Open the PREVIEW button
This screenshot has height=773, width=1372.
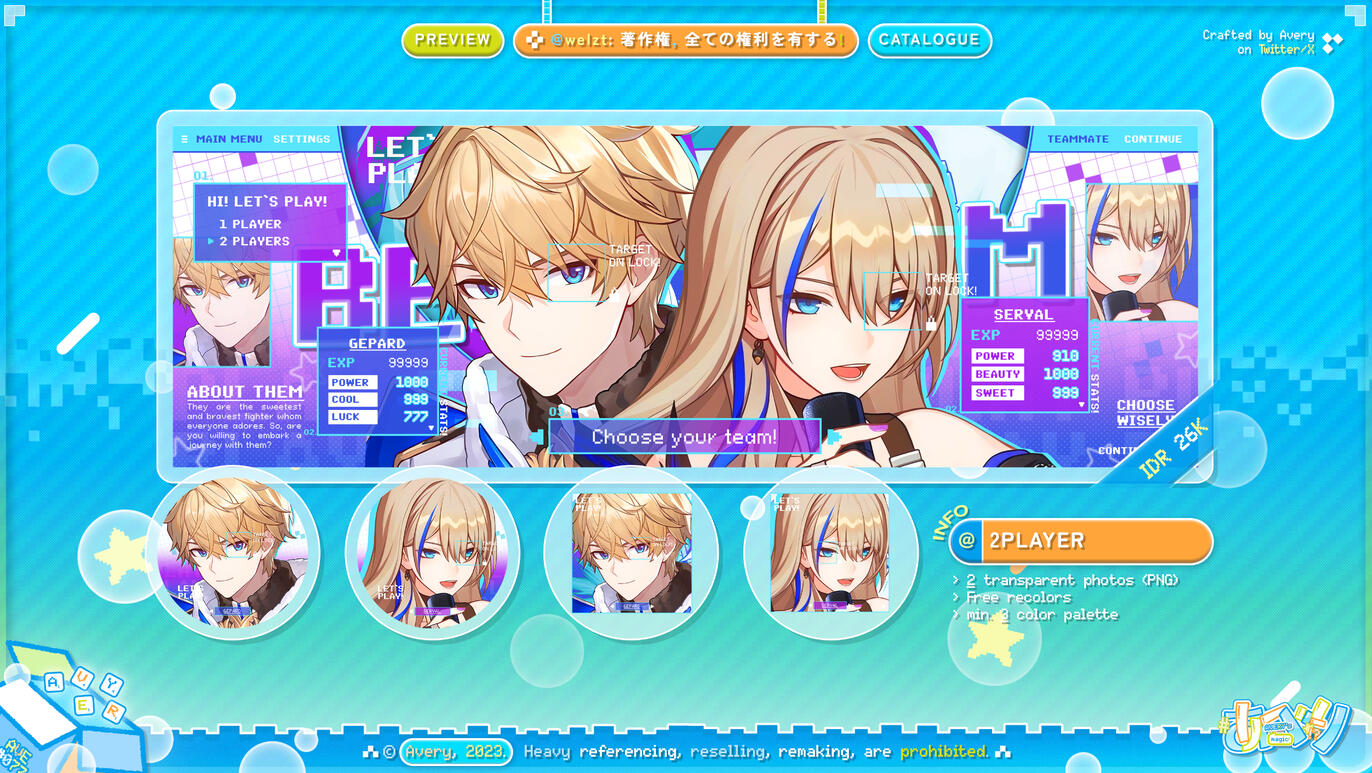click(x=452, y=40)
